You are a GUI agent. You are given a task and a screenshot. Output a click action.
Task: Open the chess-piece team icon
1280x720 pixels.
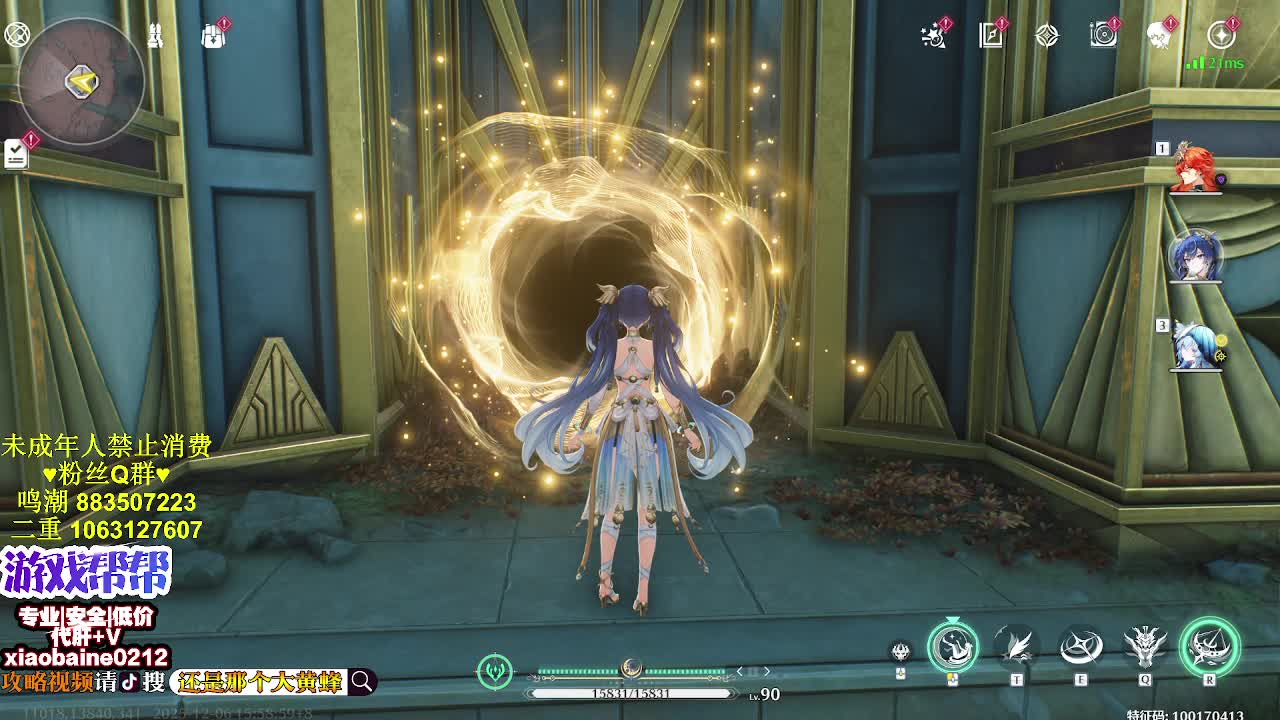point(156,36)
